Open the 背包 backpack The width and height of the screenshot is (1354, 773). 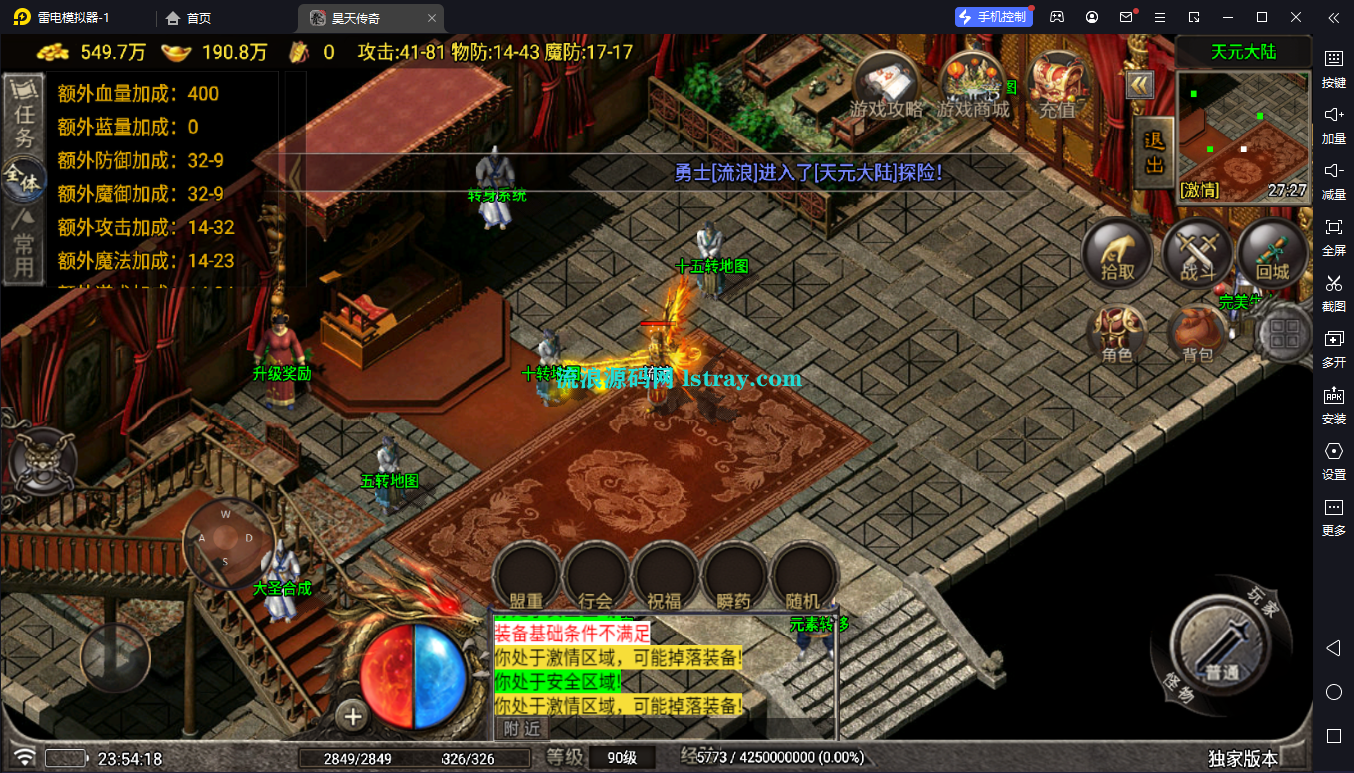1197,334
